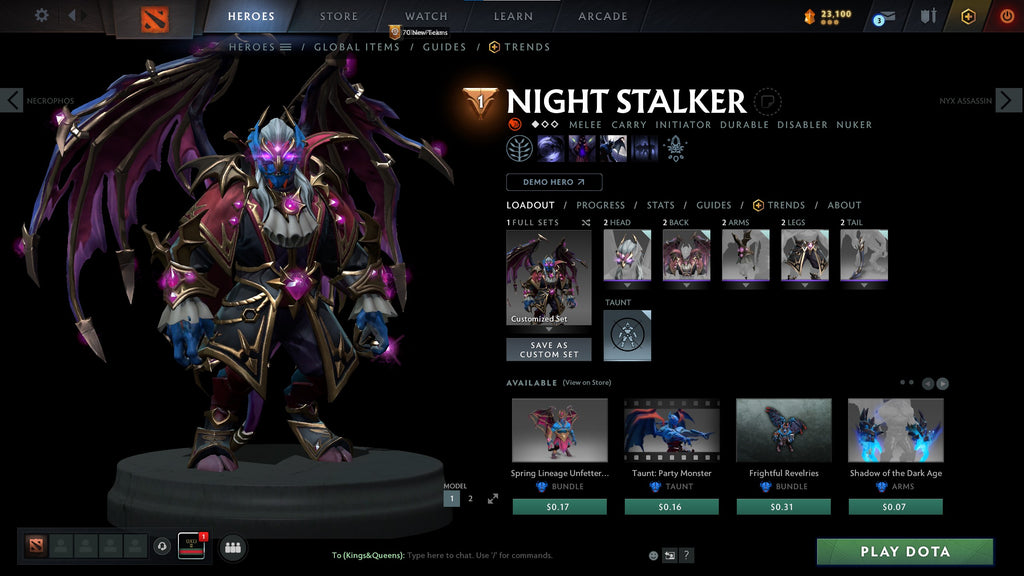1024x576 pixels.
Task: Go to previous hero Necrophos
Action: click(x=12, y=100)
